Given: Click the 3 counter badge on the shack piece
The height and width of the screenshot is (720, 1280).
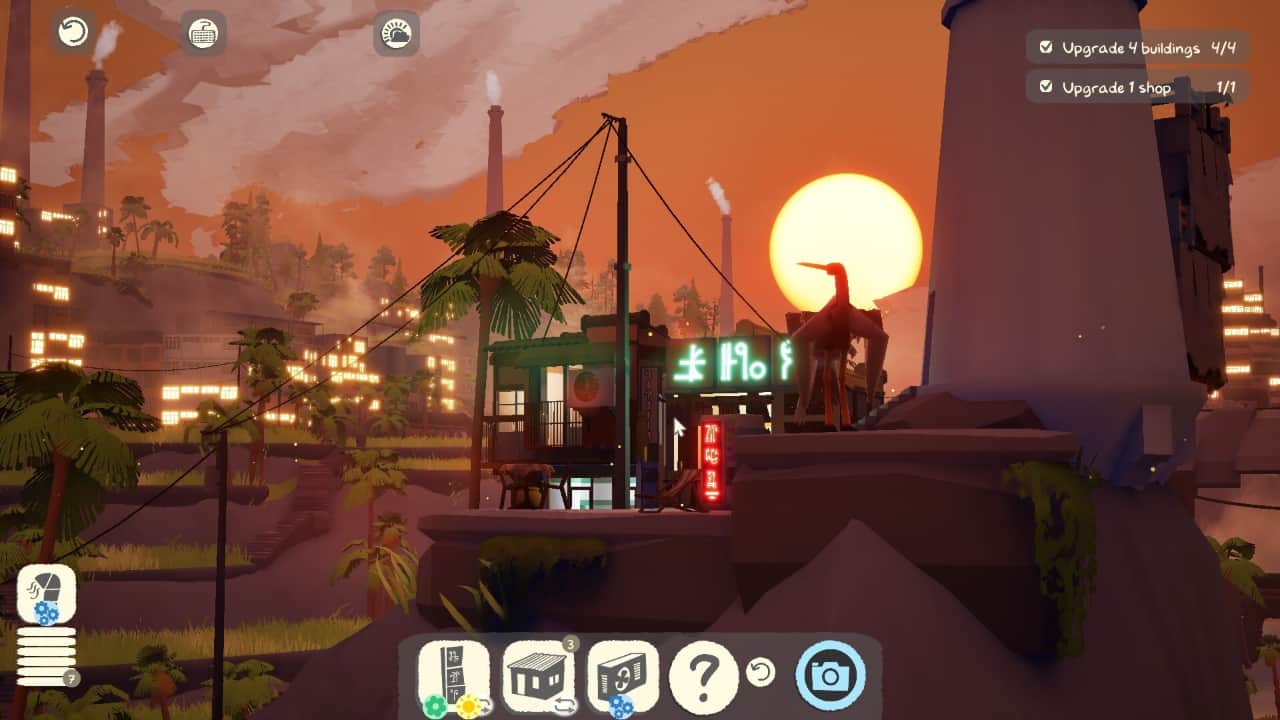Looking at the screenshot, I should (x=571, y=643).
